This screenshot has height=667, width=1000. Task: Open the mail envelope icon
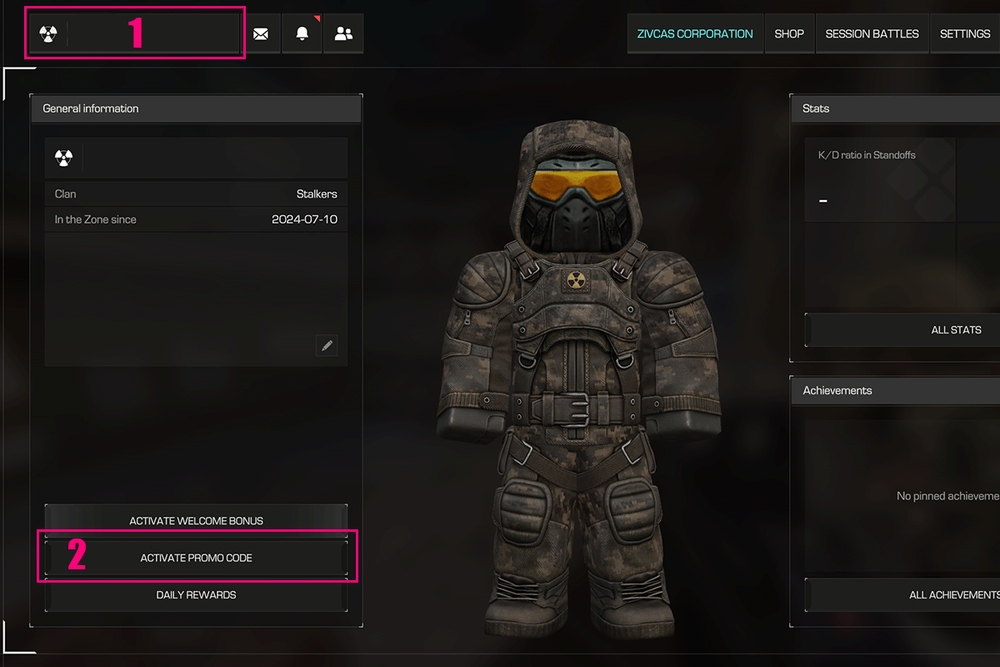tap(261, 34)
